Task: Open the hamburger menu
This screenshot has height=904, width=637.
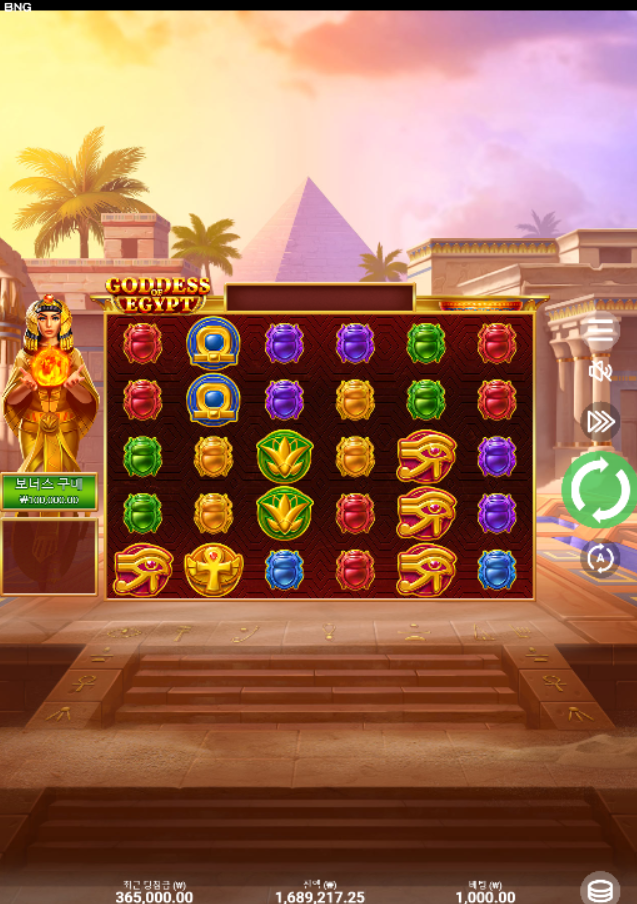Action: tap(601, 328)
